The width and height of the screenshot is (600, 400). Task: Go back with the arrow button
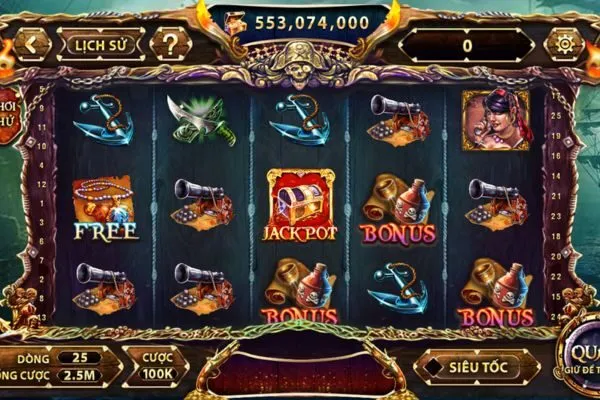click(x=33, y=44)
